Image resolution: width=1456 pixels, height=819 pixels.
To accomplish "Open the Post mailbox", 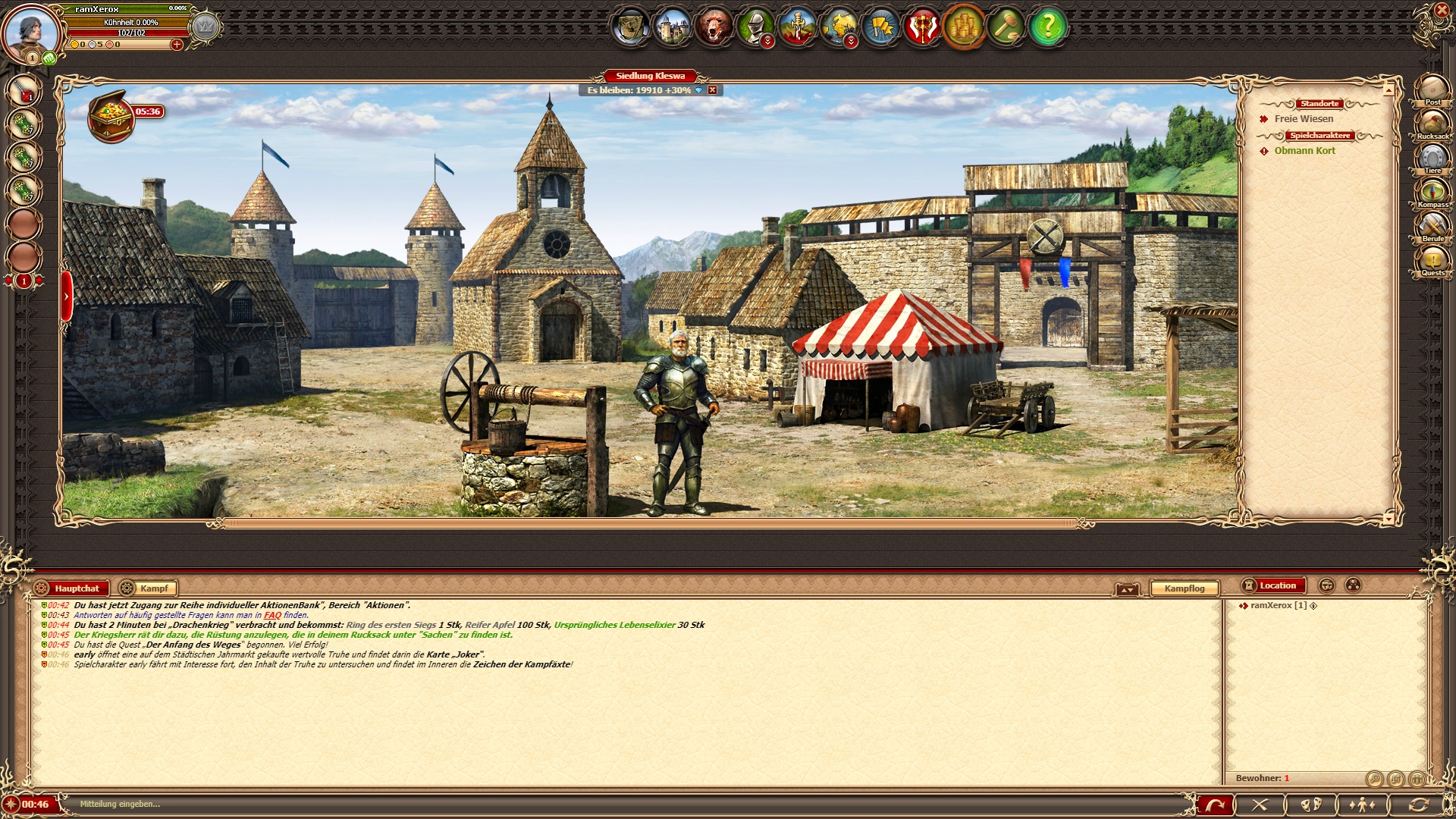I will 1432,89.
